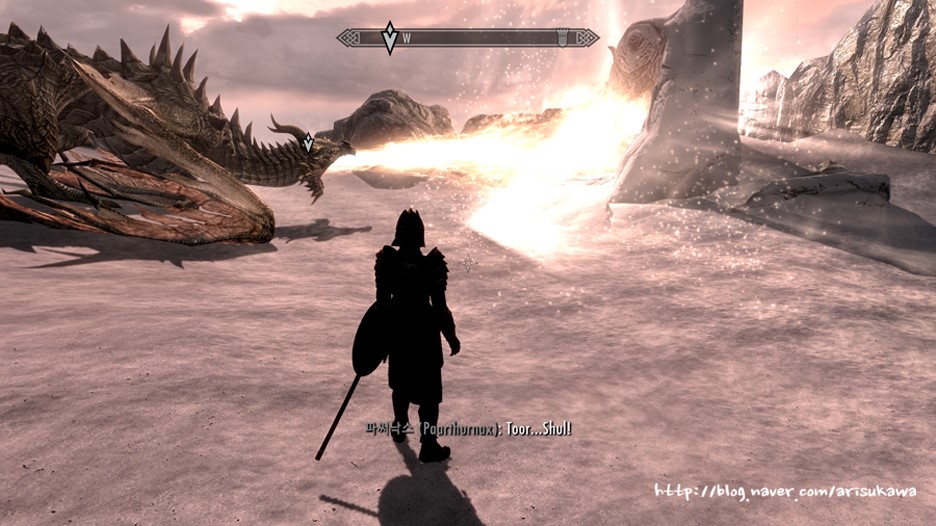Click the floating quest marker above the dragon's head
The height and width of the screenshot is (526, 936).
coord(309,143)
